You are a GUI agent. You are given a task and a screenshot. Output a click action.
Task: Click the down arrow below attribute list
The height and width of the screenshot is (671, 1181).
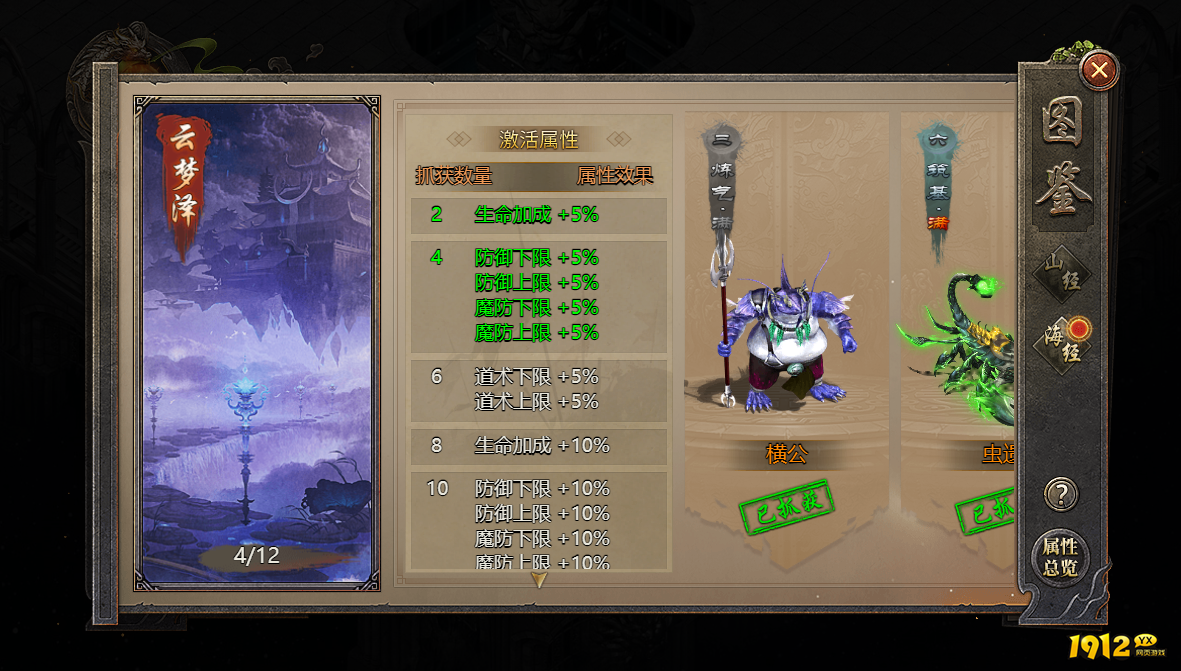[x=539, y=580]
